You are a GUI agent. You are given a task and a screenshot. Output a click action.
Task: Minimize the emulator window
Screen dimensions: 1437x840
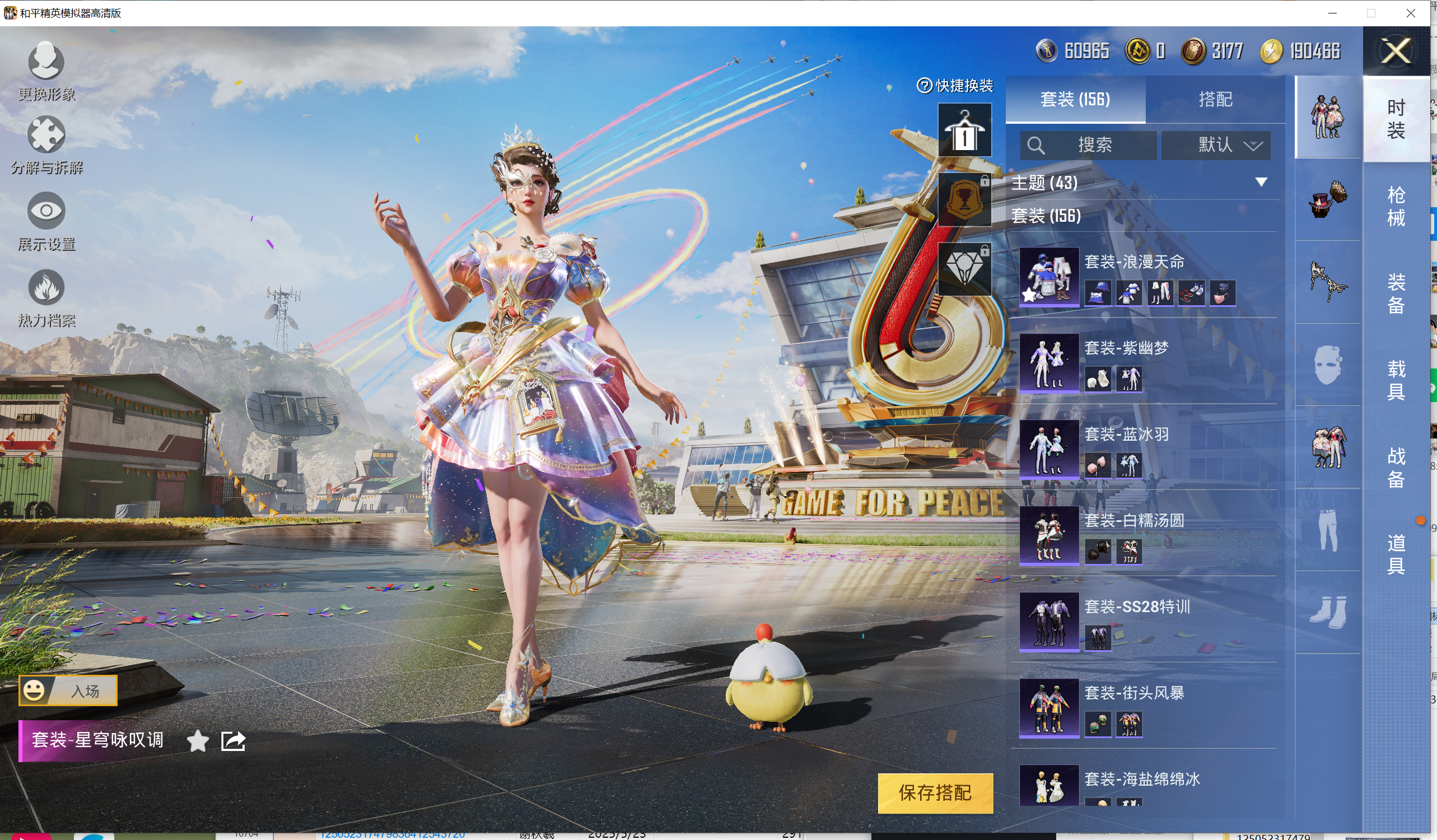coord(1332,12)
